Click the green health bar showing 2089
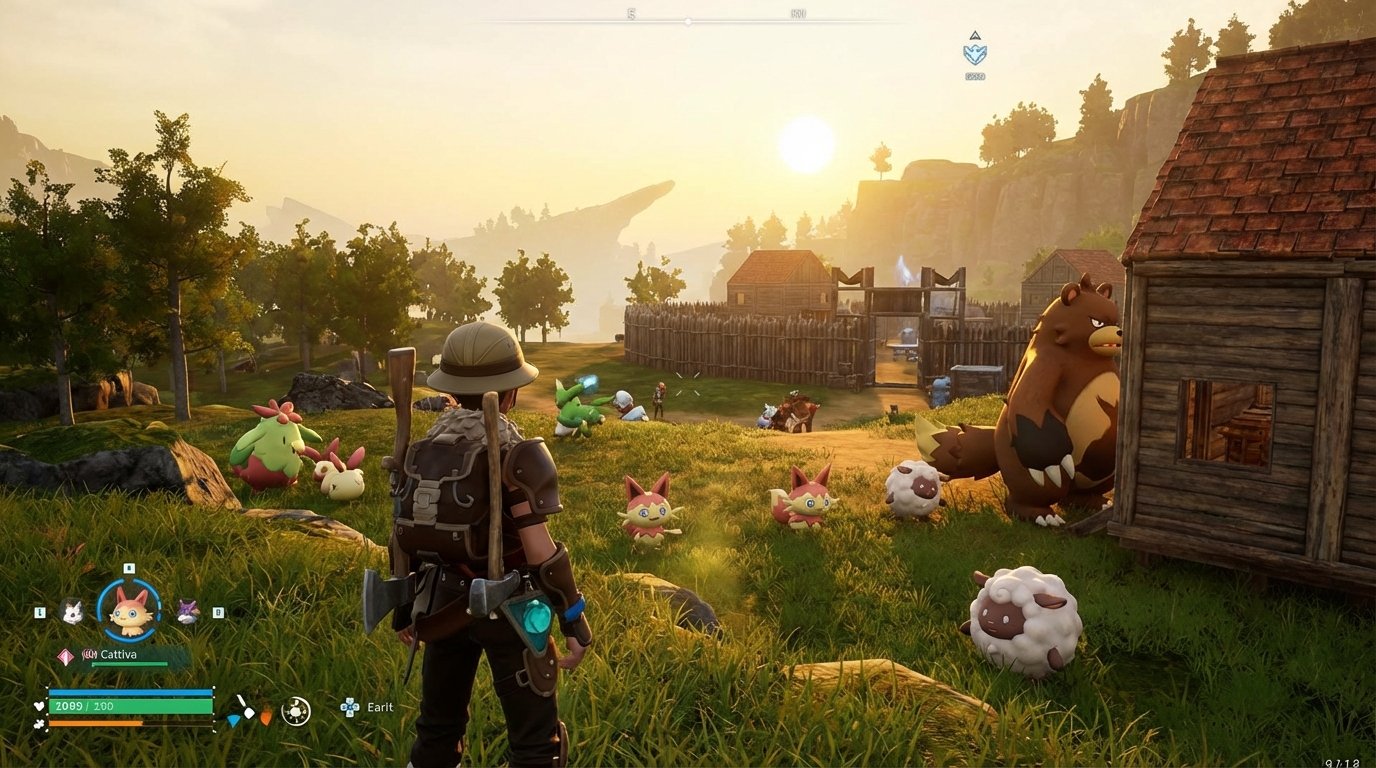The height and width of the screenshot is (768, 1376). coord(131,705)
